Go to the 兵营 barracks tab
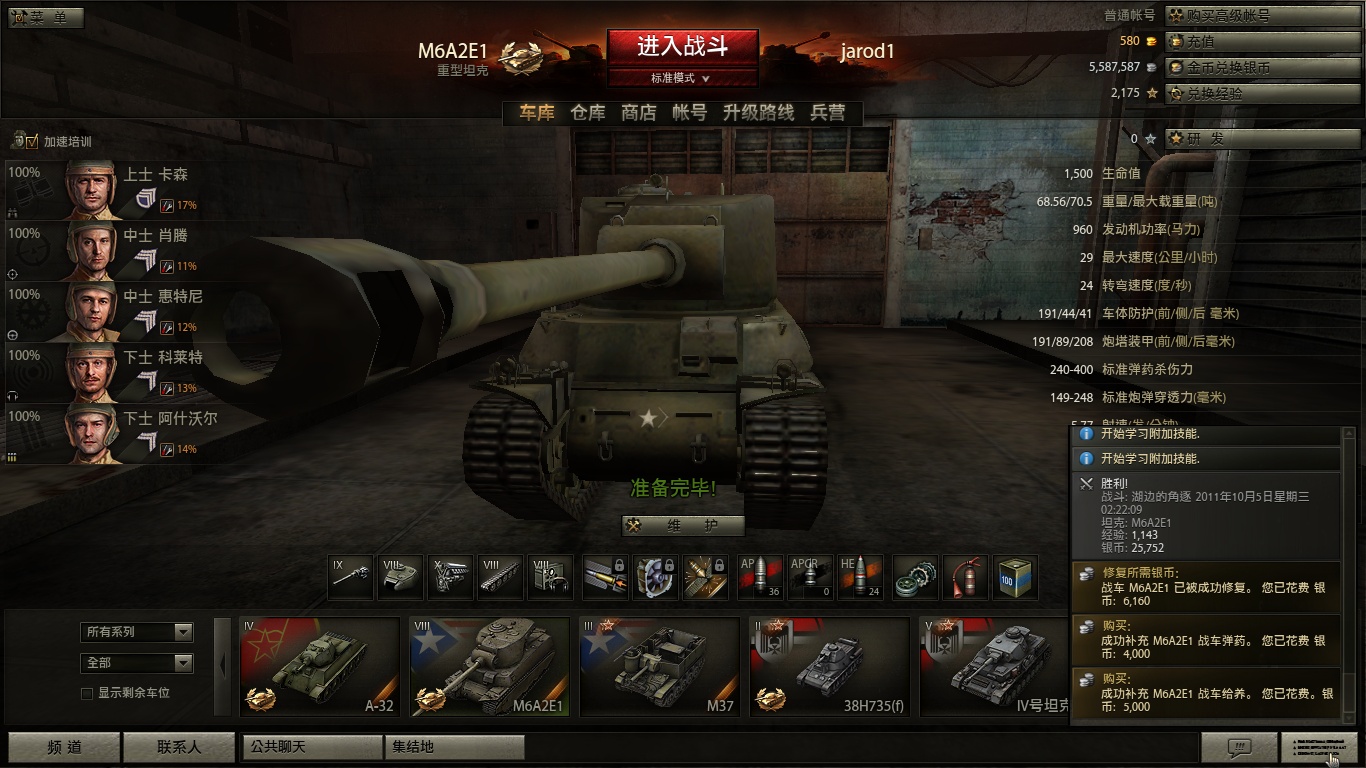Image resolution: width=1366 pixels, height=768 pixels. (x=828, y=113)
